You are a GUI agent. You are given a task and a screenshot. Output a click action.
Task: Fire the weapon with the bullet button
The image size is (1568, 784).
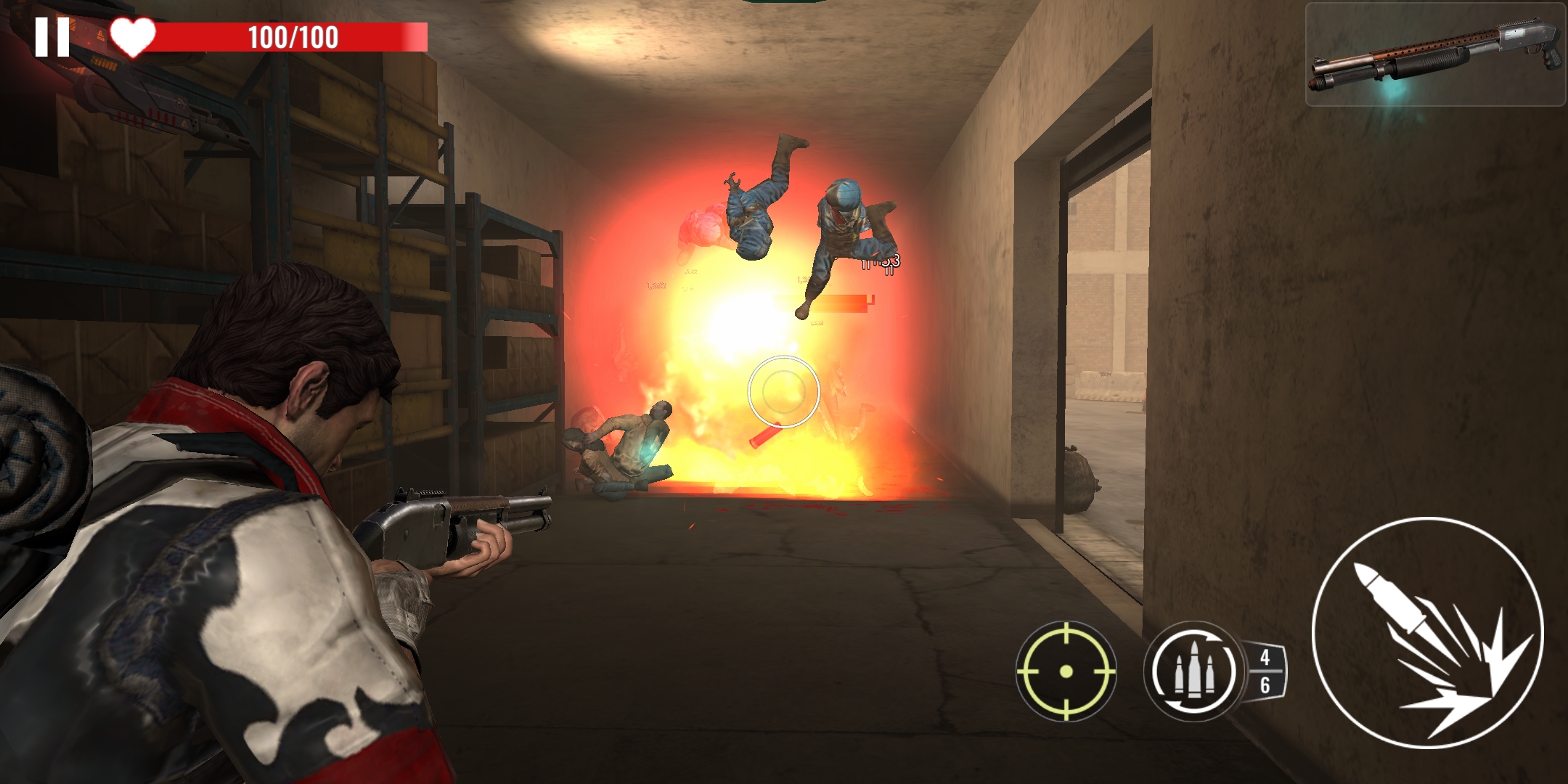(1428, 632)
